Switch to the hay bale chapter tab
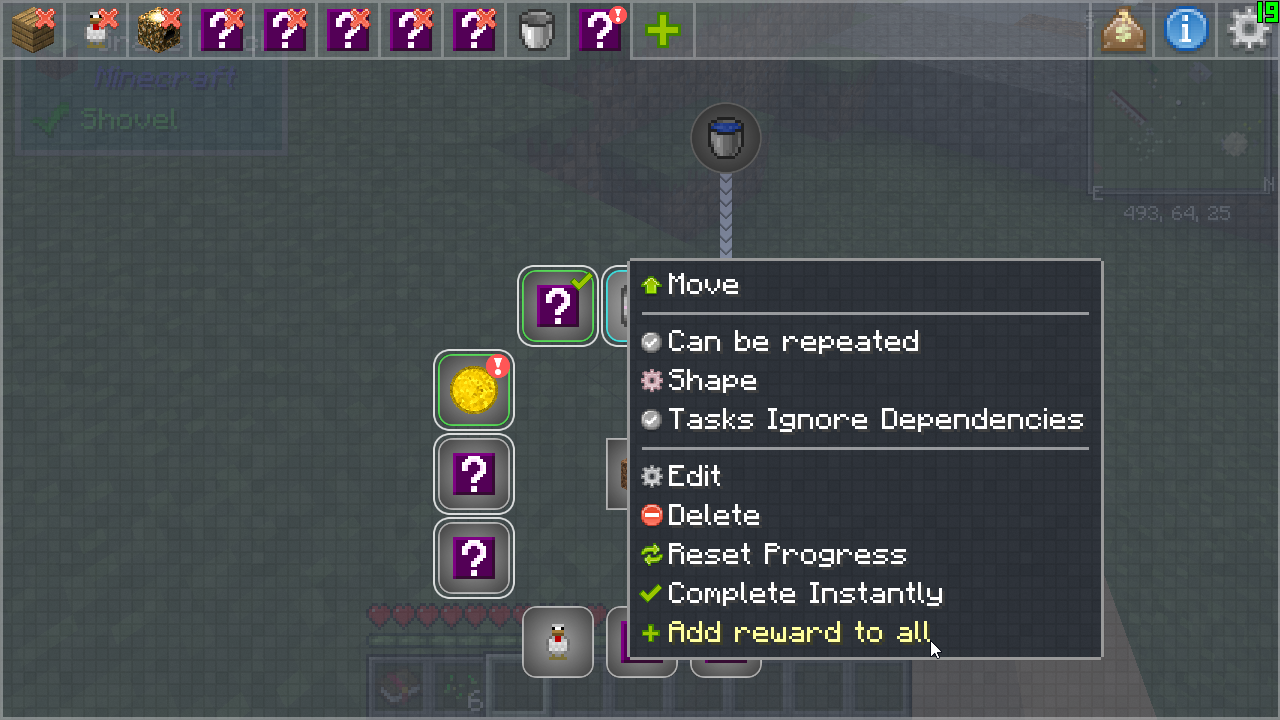Viewport: 1280px width, 720px height. [159, 30]
